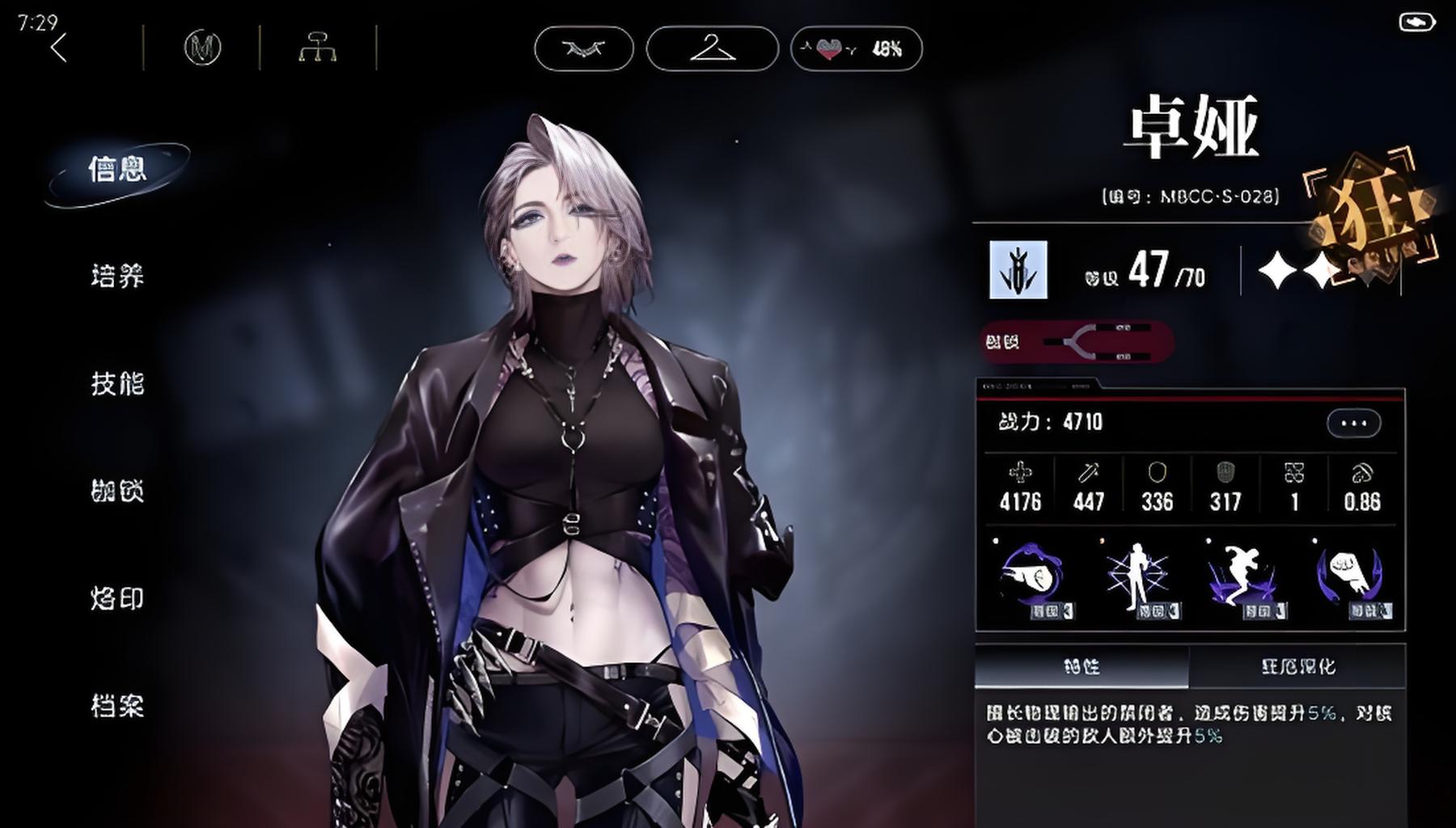This screenshot has width=1456, height=828.
Task: Switch to the 狂厄深化 tab
Action: pyautogui.click(x=1297, y=667)
